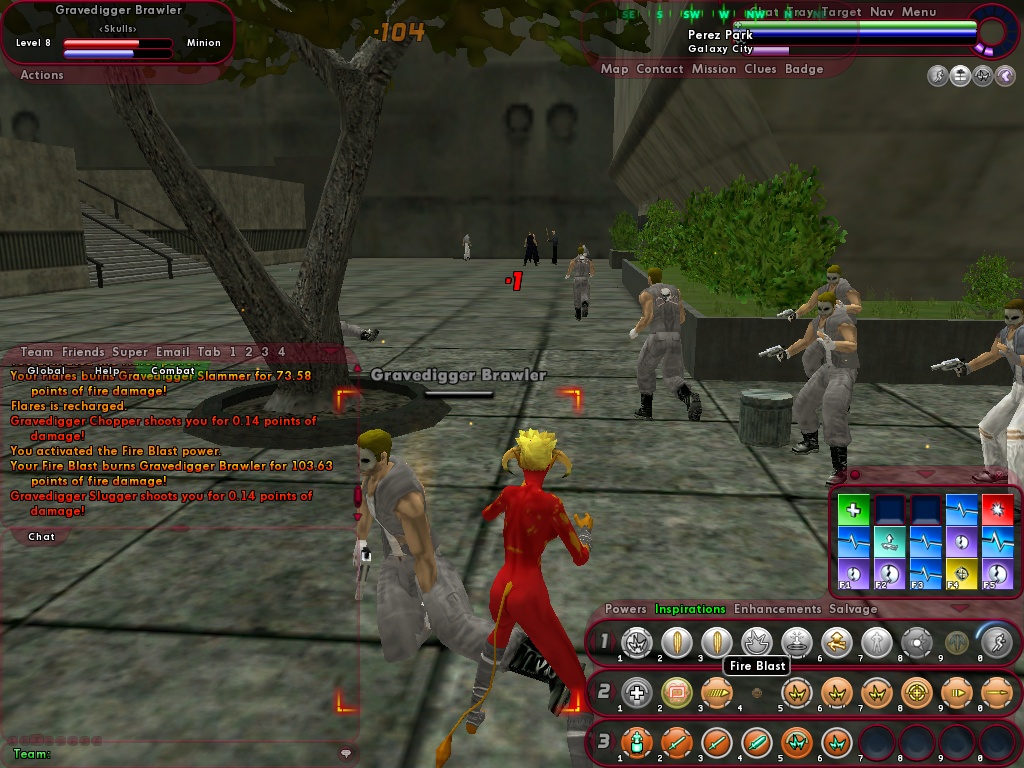Switch to the Global chat tab
The height and width of the screenshot is (768, 1024).
pos(46,370)
